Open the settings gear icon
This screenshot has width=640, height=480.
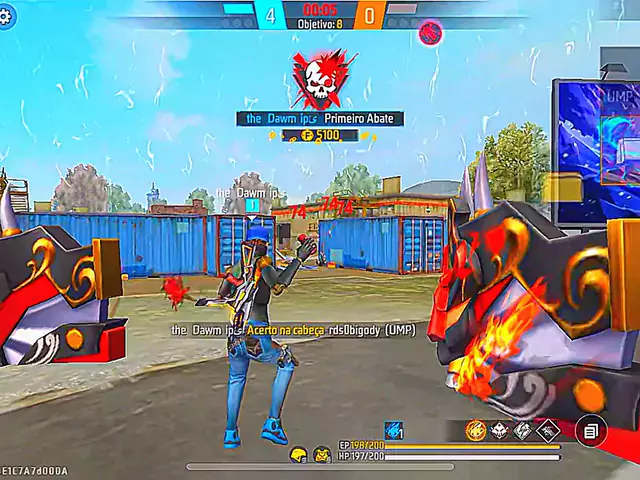tap(7, 17)
